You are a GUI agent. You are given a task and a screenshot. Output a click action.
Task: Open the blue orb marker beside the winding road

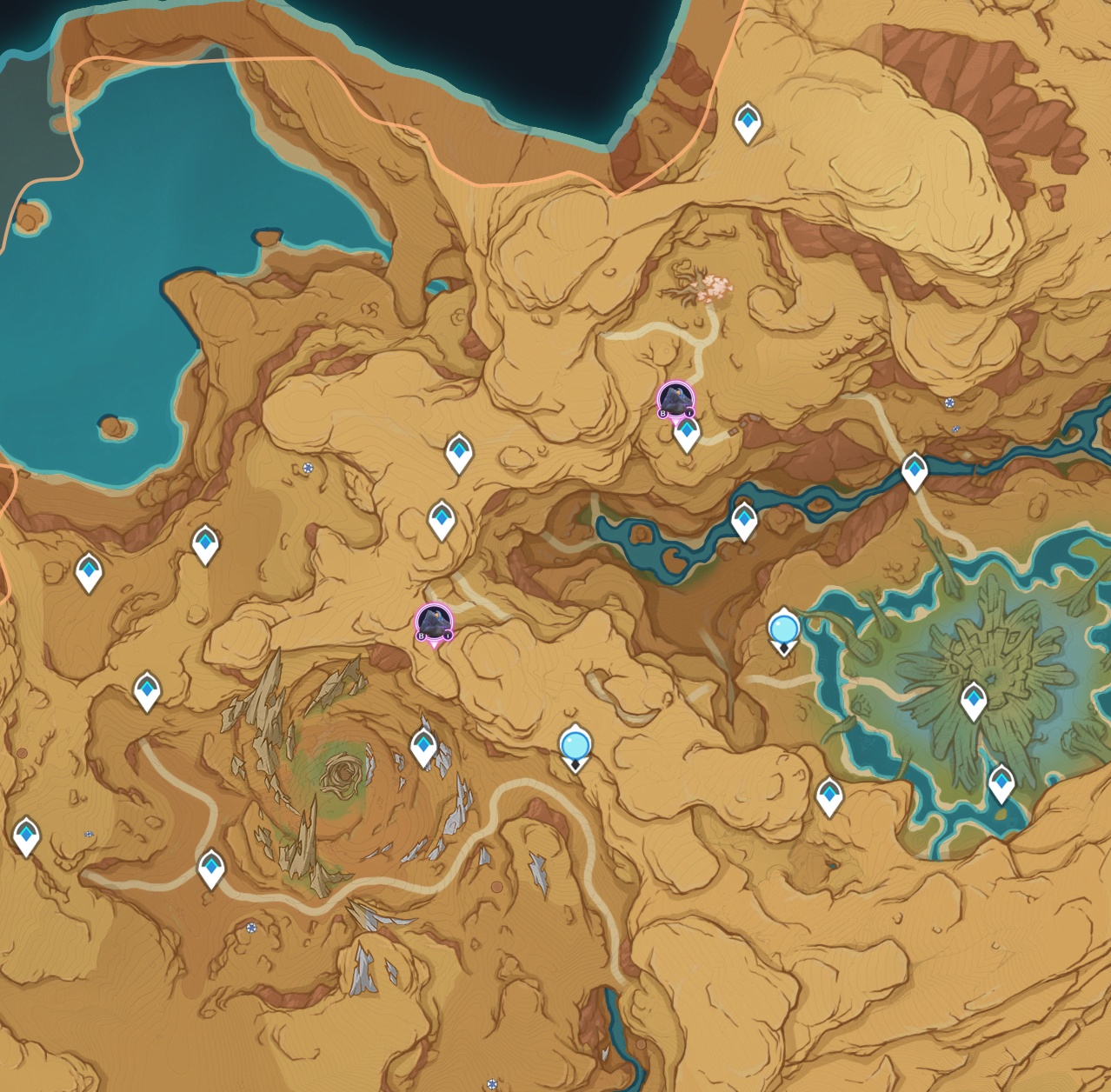(575, 746)
